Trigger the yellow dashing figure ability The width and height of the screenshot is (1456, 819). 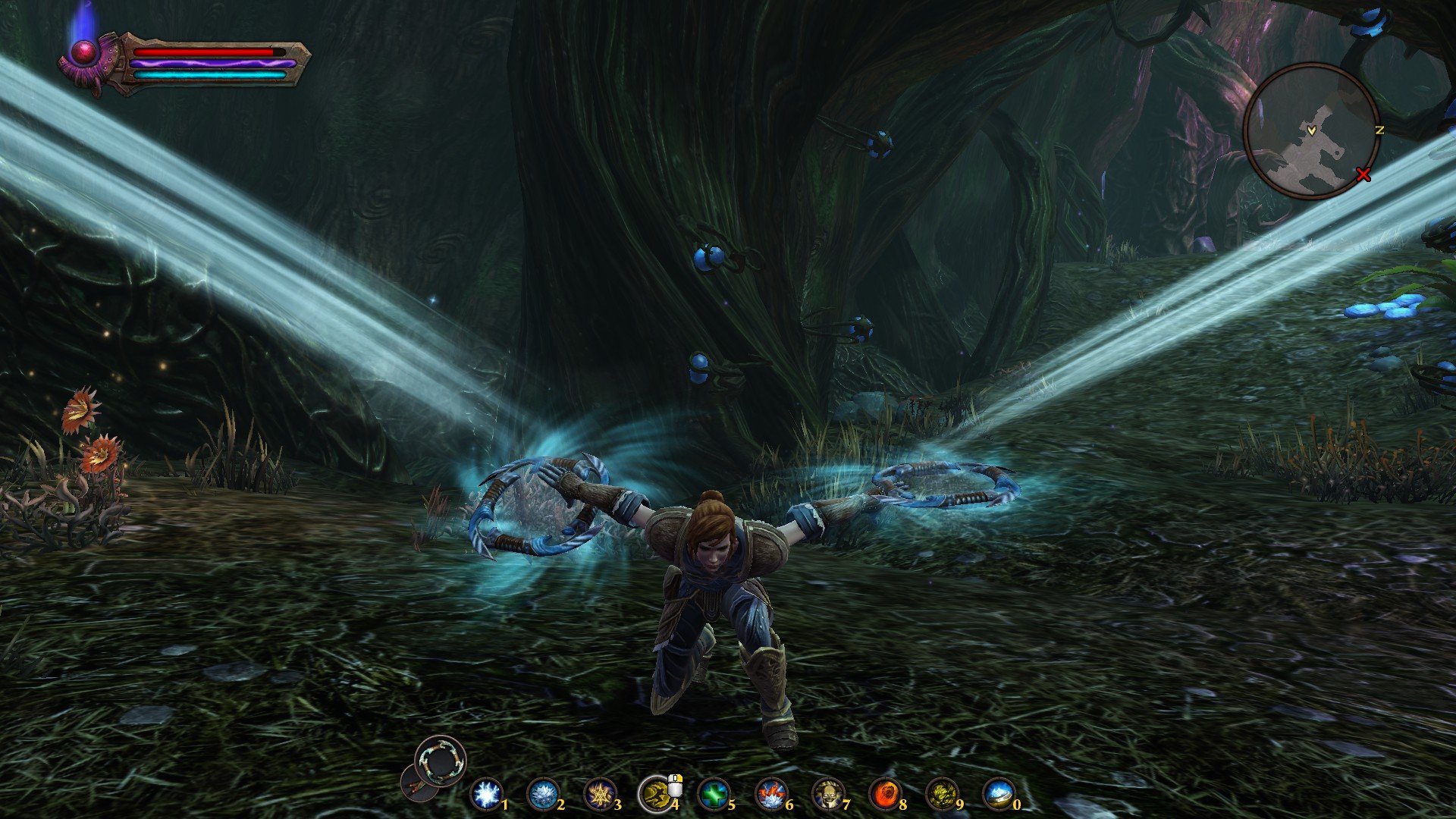tap(655, 795)
